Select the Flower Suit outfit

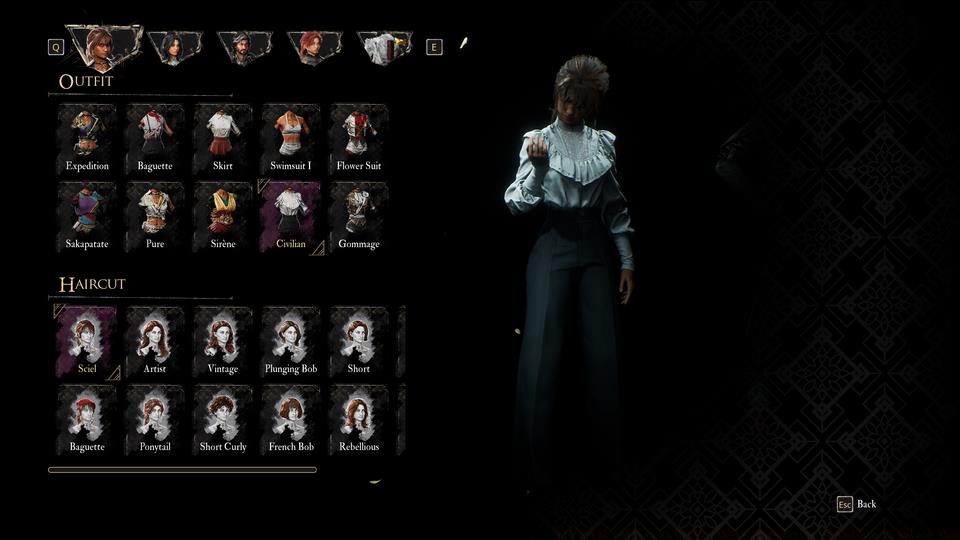(359, 138)
